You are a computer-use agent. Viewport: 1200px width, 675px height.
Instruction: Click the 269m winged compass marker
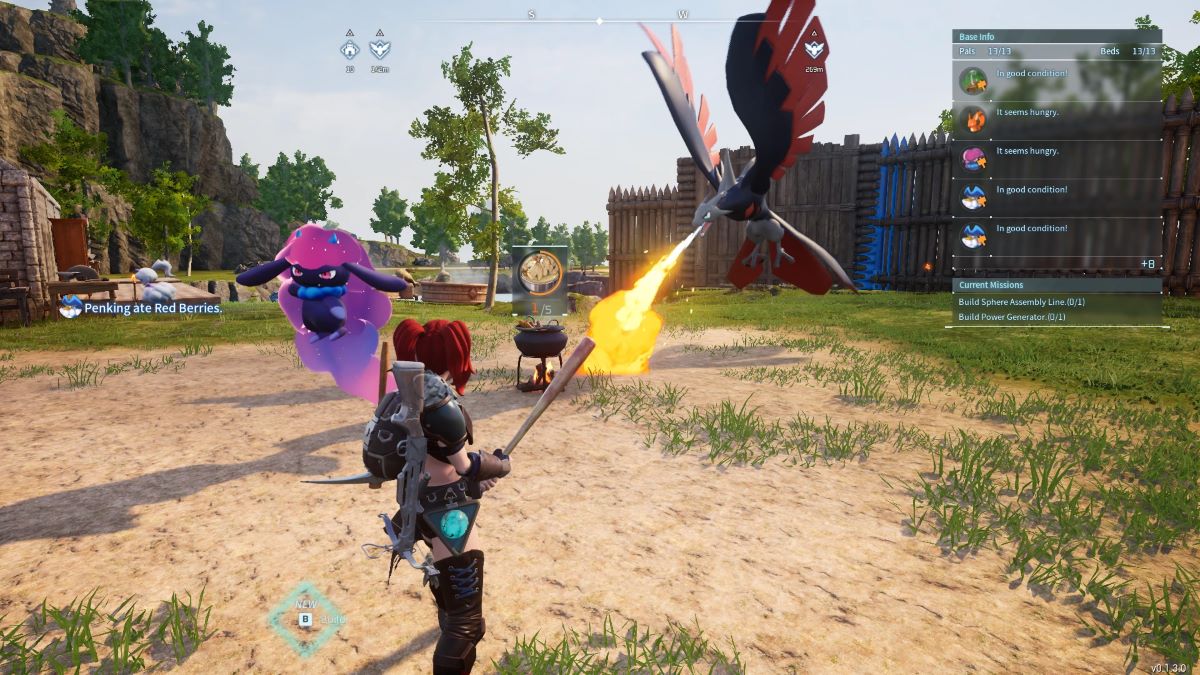pyautogui.click(x=815, y=49)
